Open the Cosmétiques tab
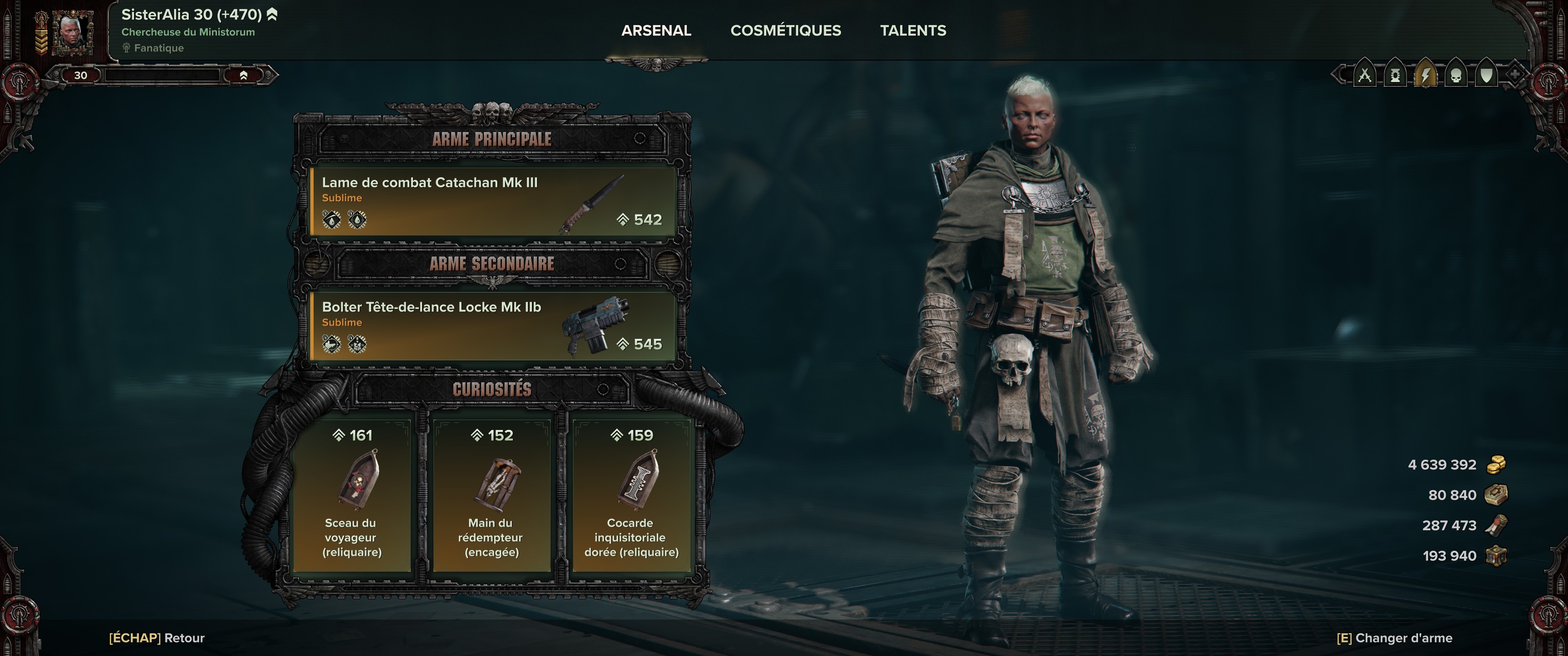The image size is (1568, 656). [785, 31]
